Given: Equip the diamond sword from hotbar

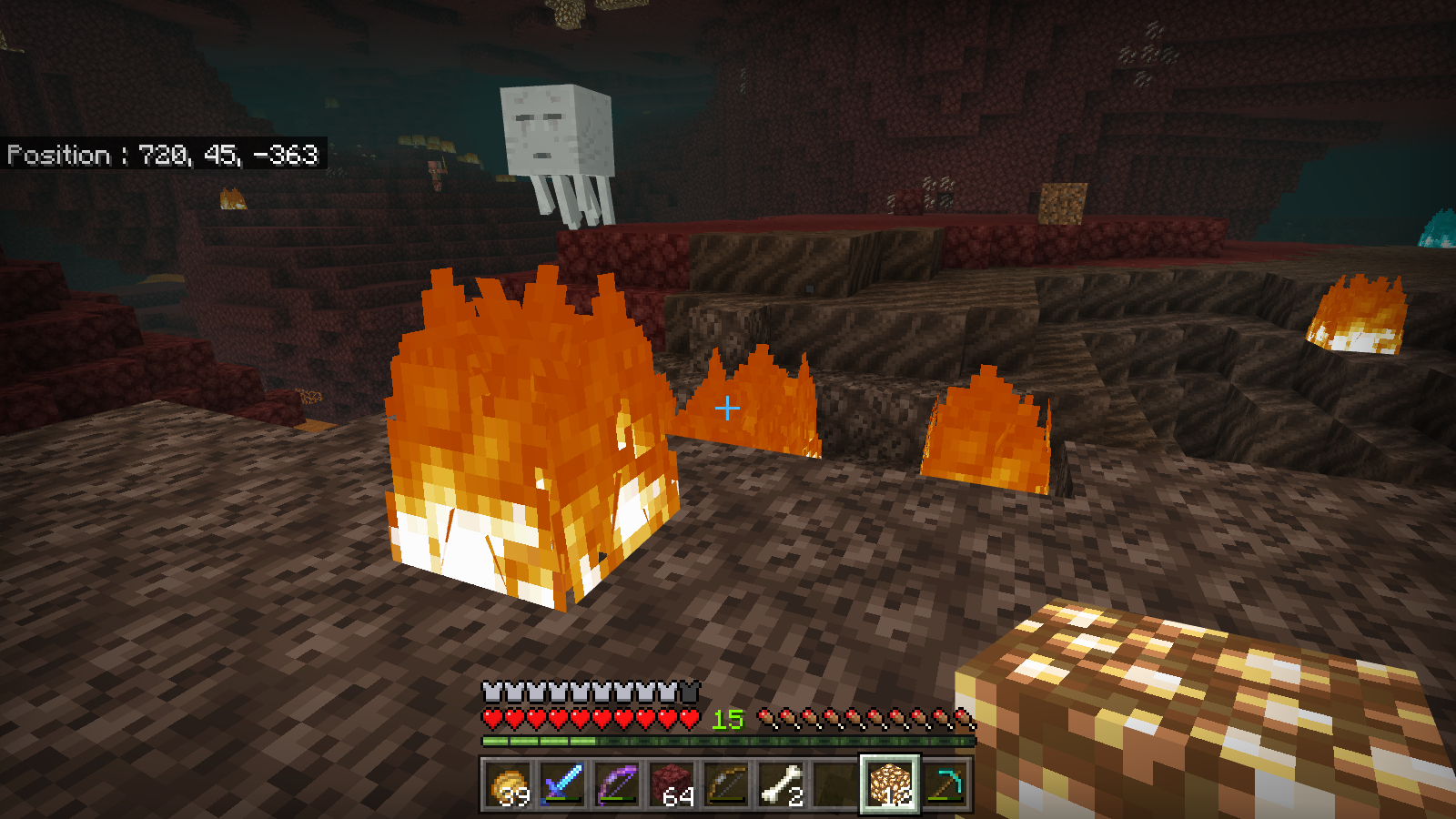Looking at the screenshot, I should (x=562, y=784).
